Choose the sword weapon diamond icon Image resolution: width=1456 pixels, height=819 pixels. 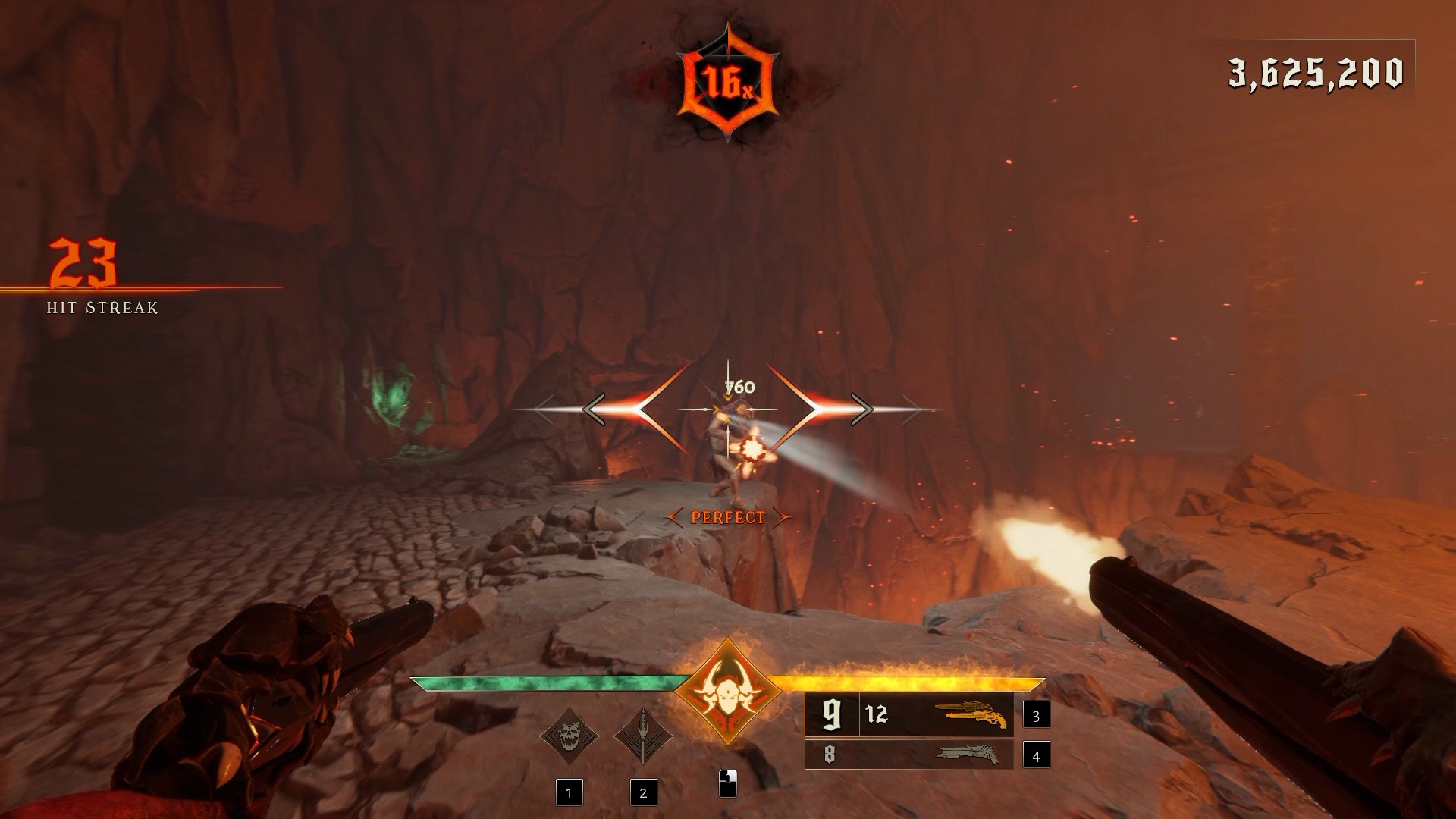(643, 736)
